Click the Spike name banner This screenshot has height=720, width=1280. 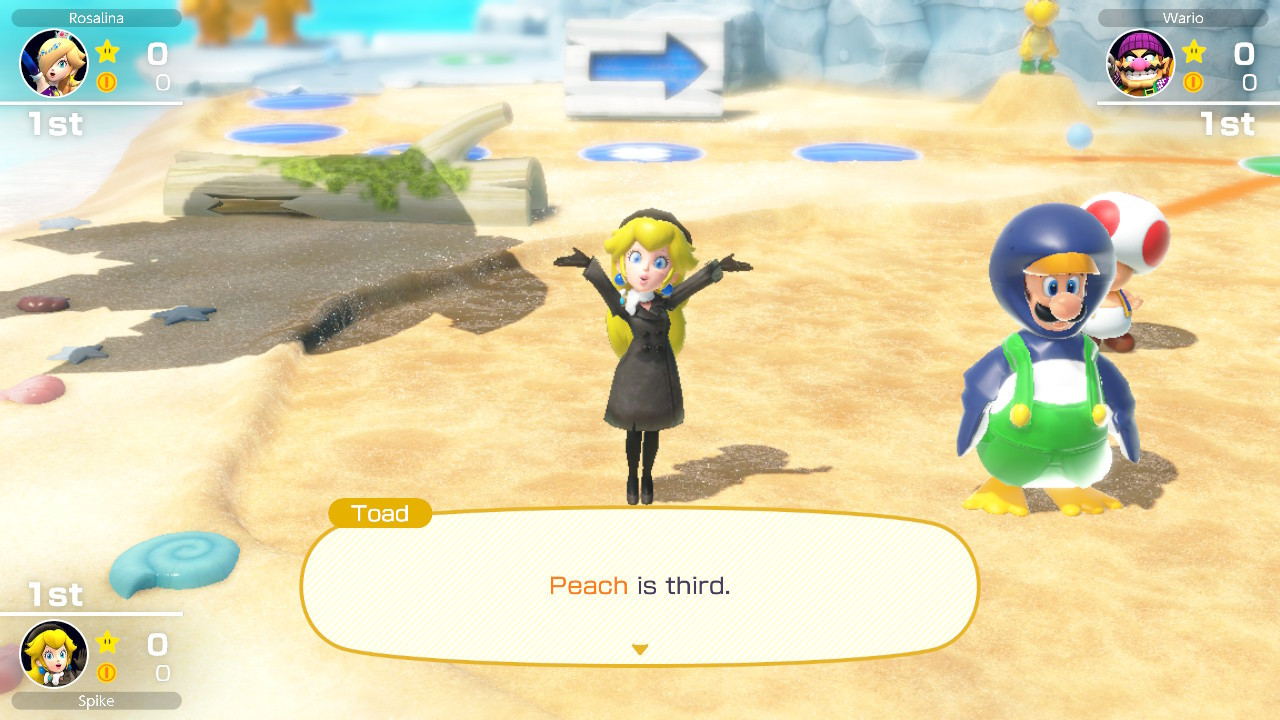click(95, 701)
